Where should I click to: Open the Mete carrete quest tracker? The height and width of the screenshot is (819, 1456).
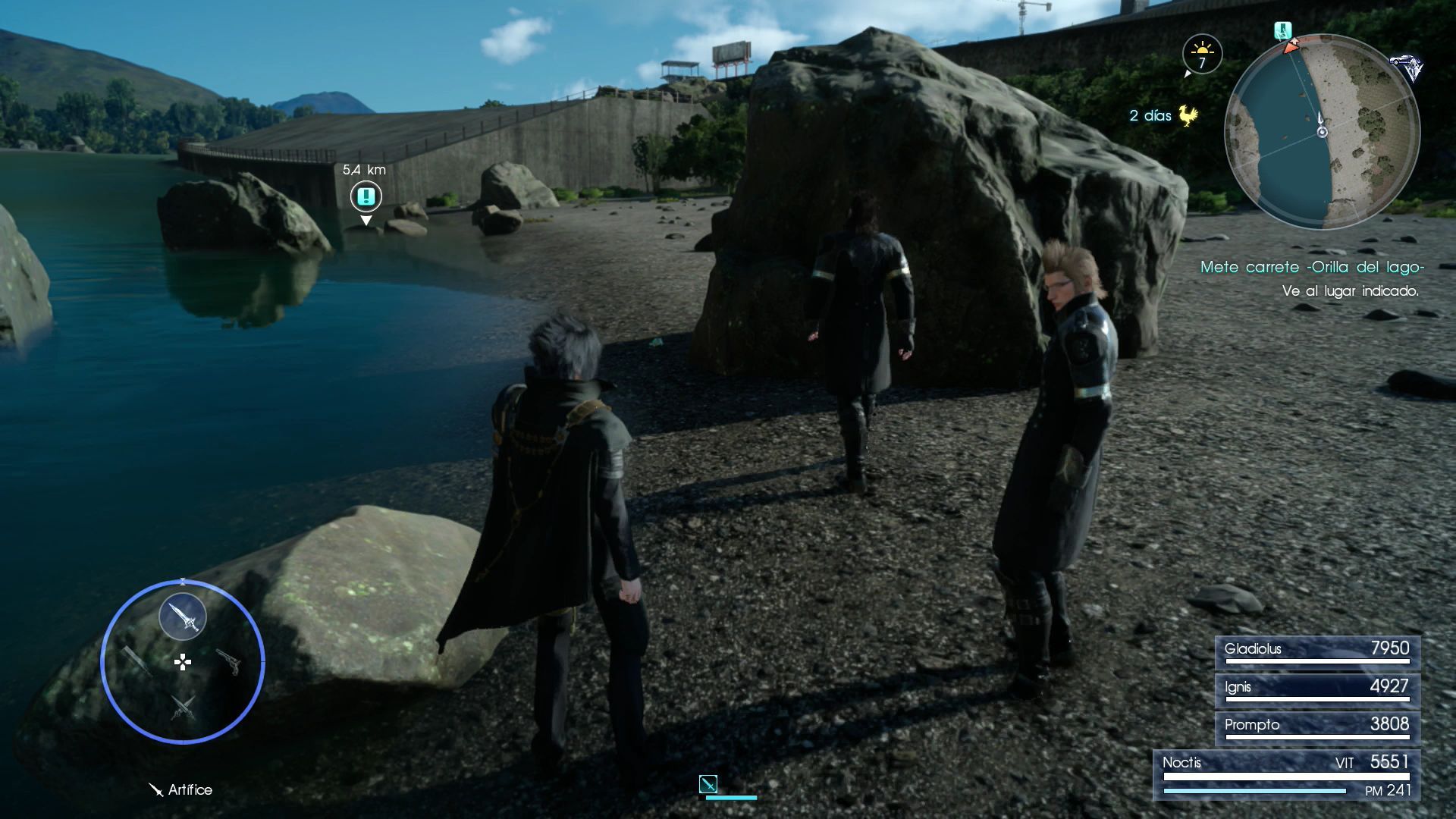1311,267
